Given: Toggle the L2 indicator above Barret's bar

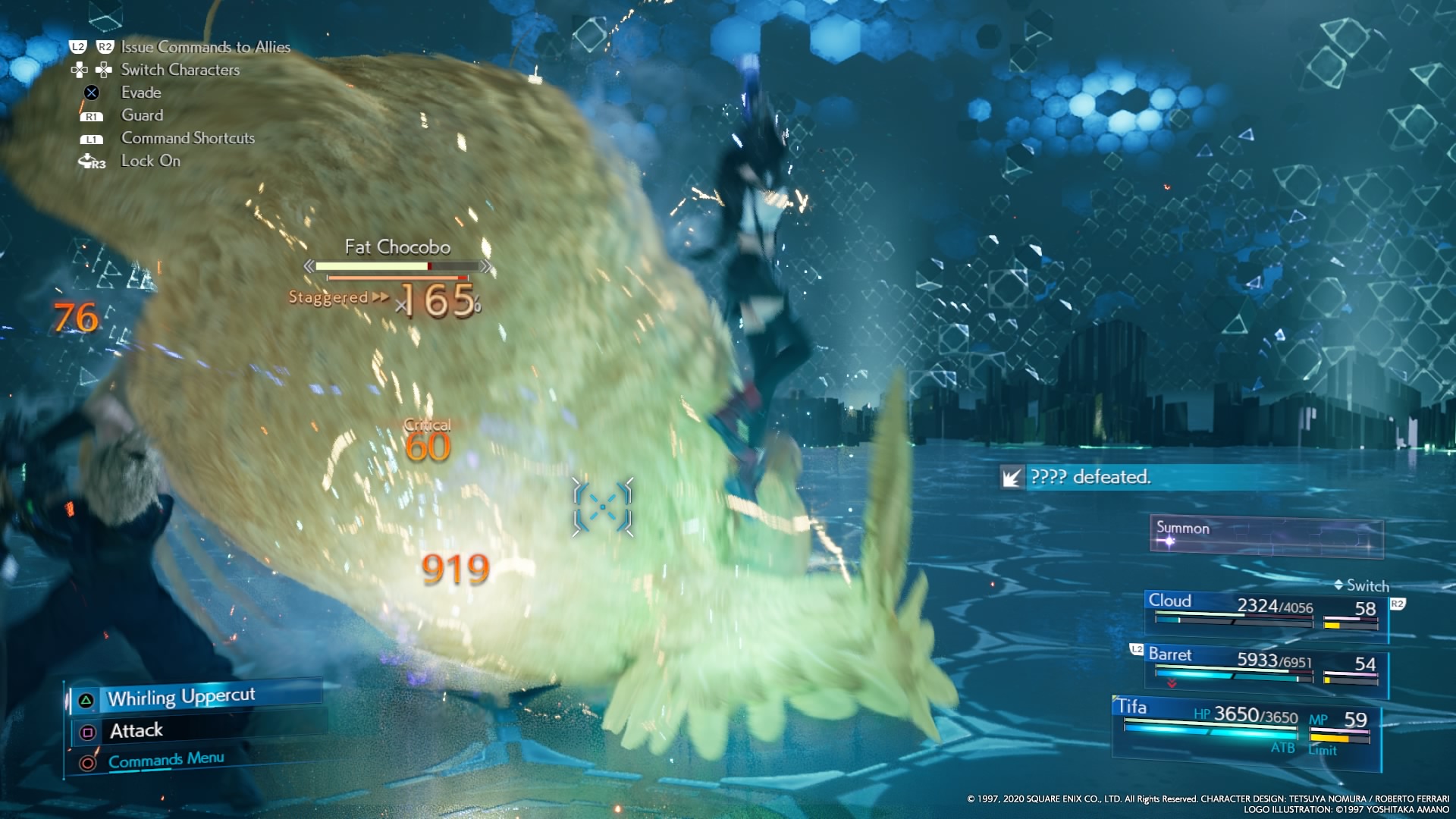Looking at the screenshot, I should click(x=1135, y=650).
